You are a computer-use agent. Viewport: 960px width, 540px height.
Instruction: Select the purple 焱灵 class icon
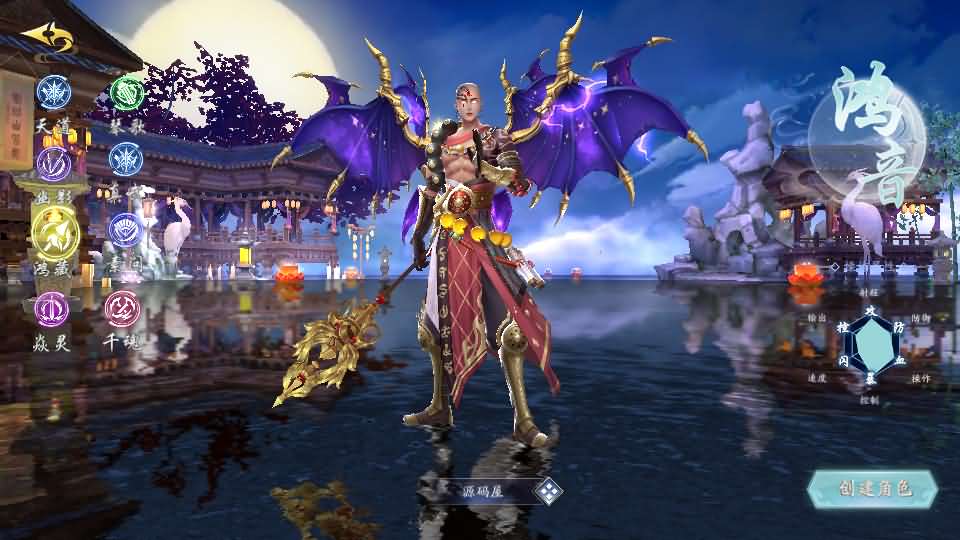[52, 307]
